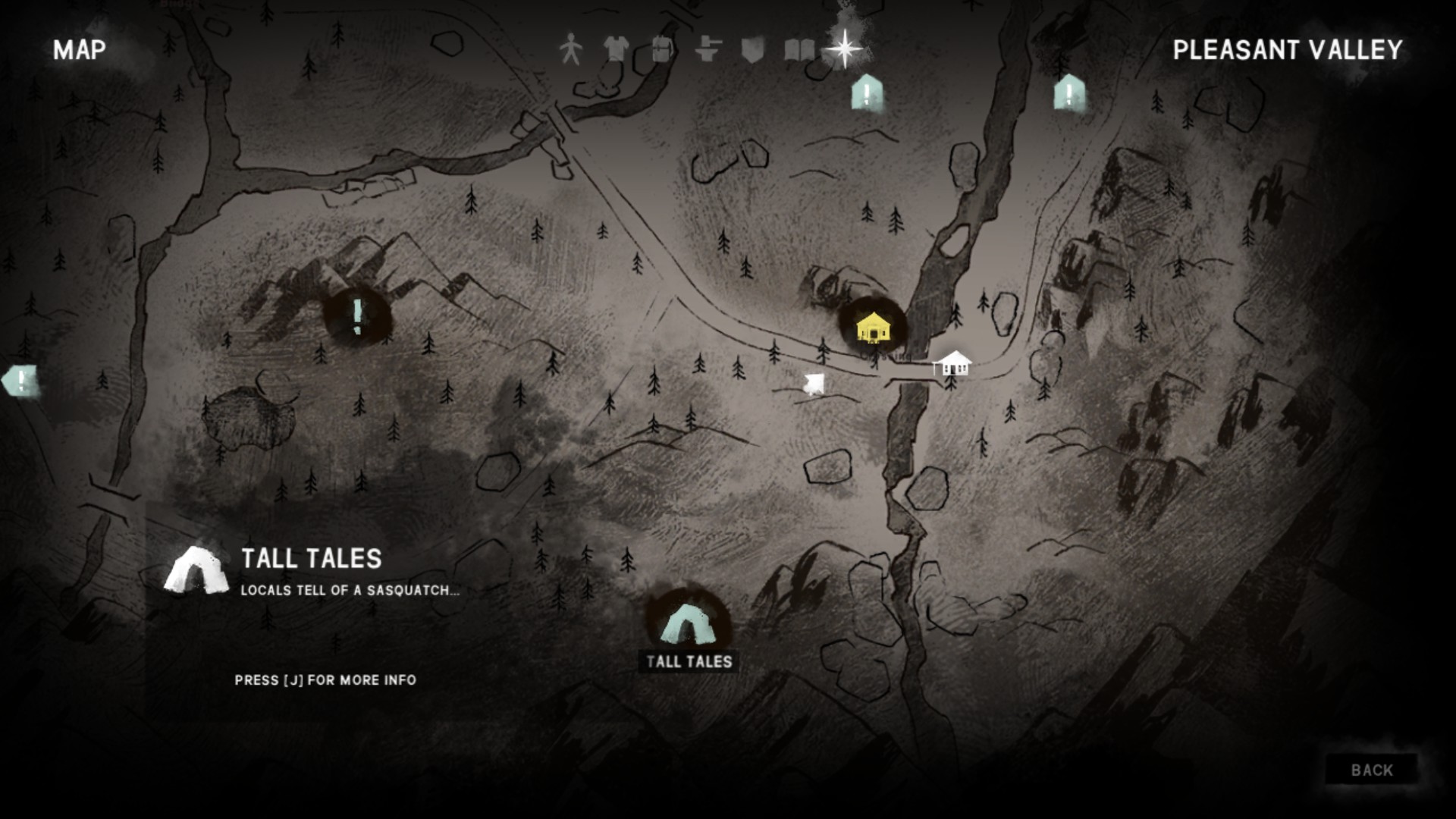Open the journal book tab

pos(799,50)
